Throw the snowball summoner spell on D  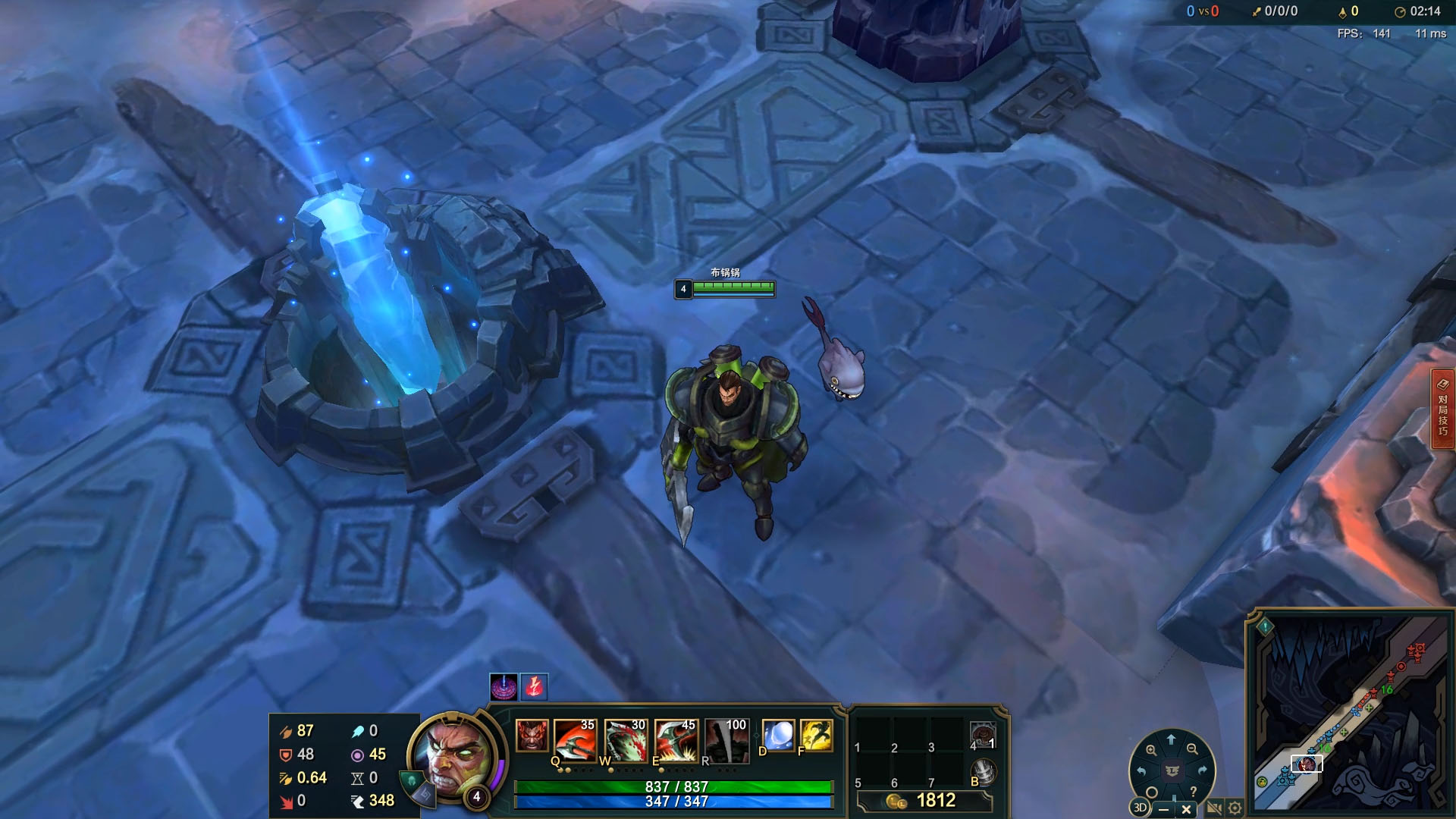778,735
